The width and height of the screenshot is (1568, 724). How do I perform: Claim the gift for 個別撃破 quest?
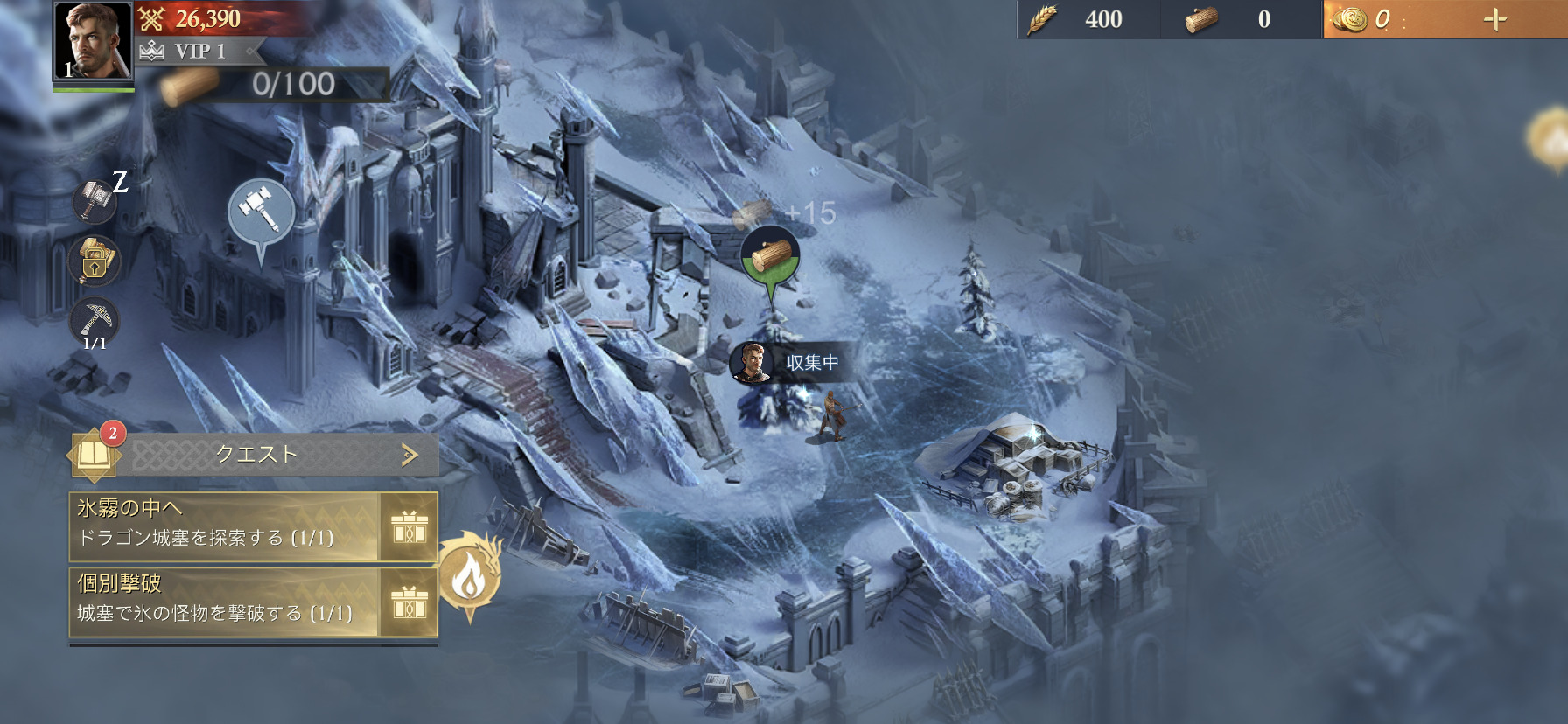point(409,603)
